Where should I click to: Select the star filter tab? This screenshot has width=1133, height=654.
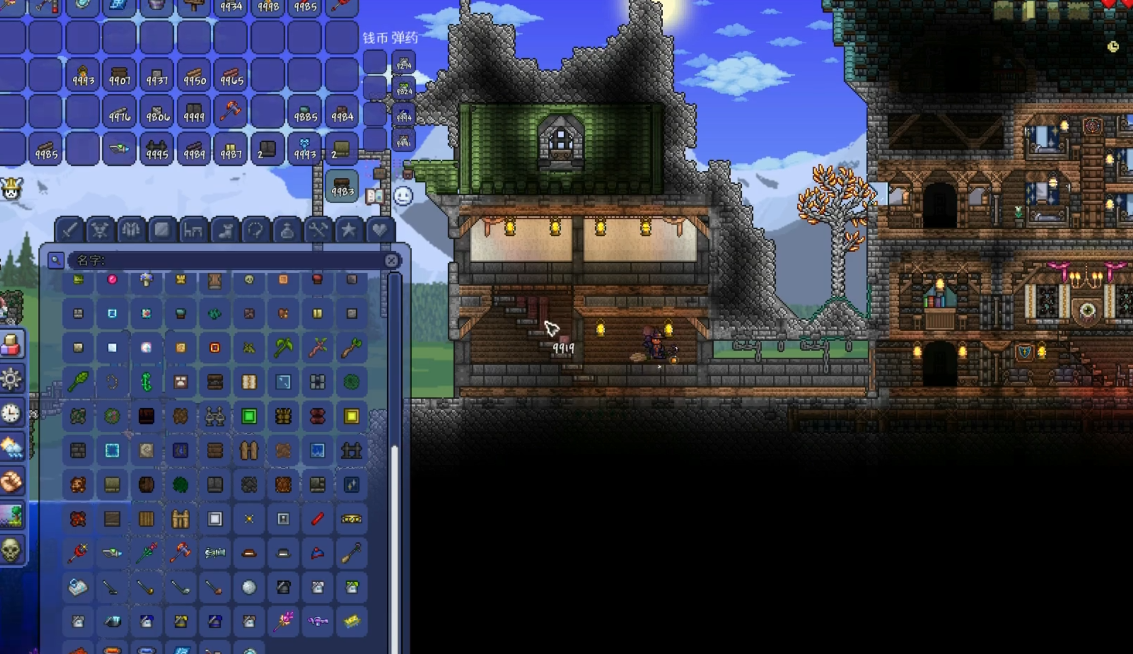tap(348, 230)
